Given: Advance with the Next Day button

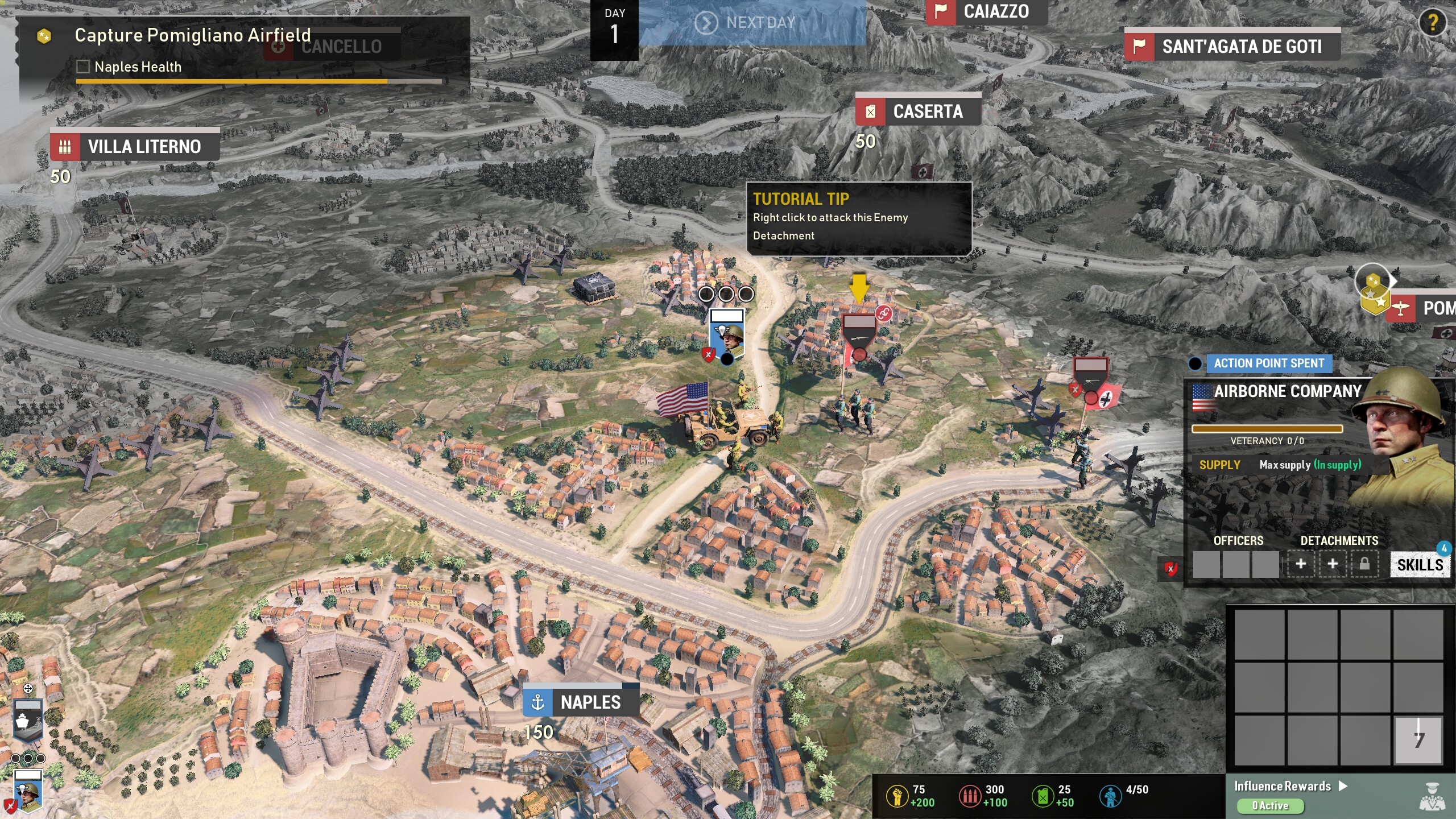Looking at the screenshot, I should click(751, 23).
